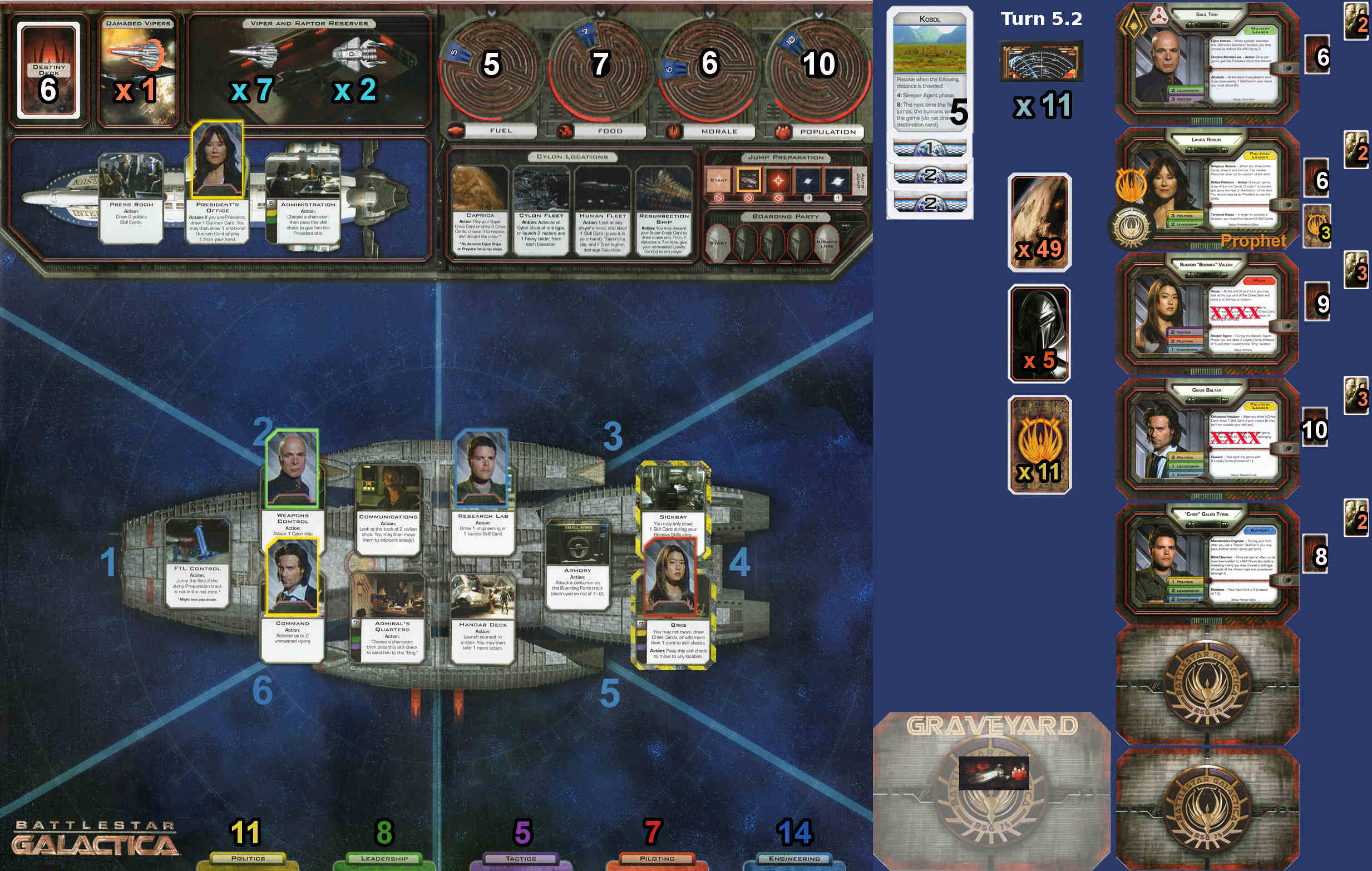Activate the Hangar Deck location
1372x871 pixels.
click(x=482, y=618)
